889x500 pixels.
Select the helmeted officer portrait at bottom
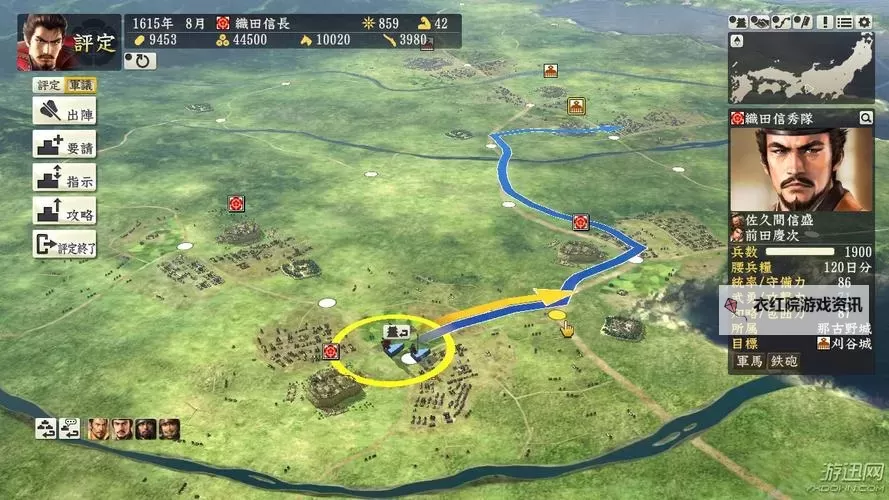(x=147, y=429)
